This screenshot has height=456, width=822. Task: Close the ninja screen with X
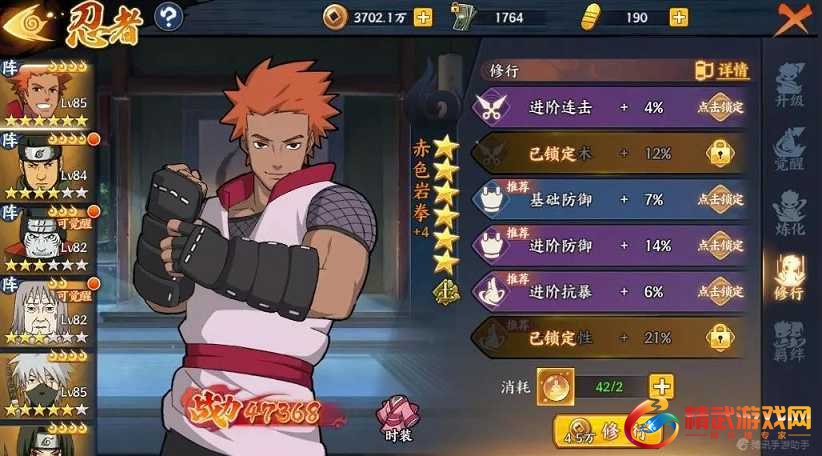point(791,18)
